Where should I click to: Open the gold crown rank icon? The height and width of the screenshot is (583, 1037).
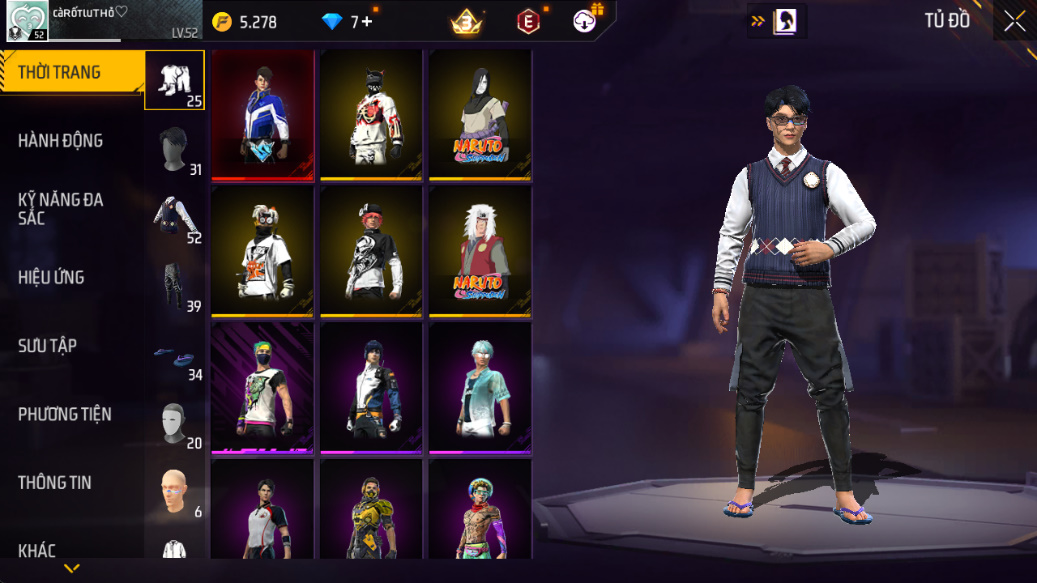click(466, 21)
